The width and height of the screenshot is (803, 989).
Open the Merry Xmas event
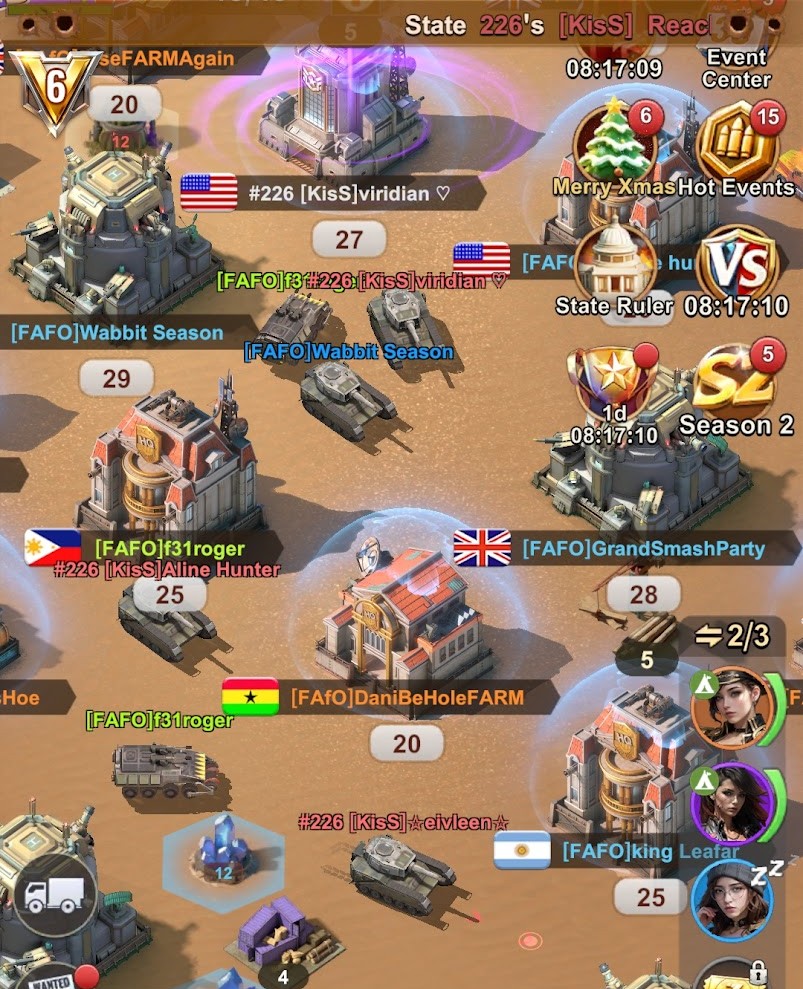(616, 148)
